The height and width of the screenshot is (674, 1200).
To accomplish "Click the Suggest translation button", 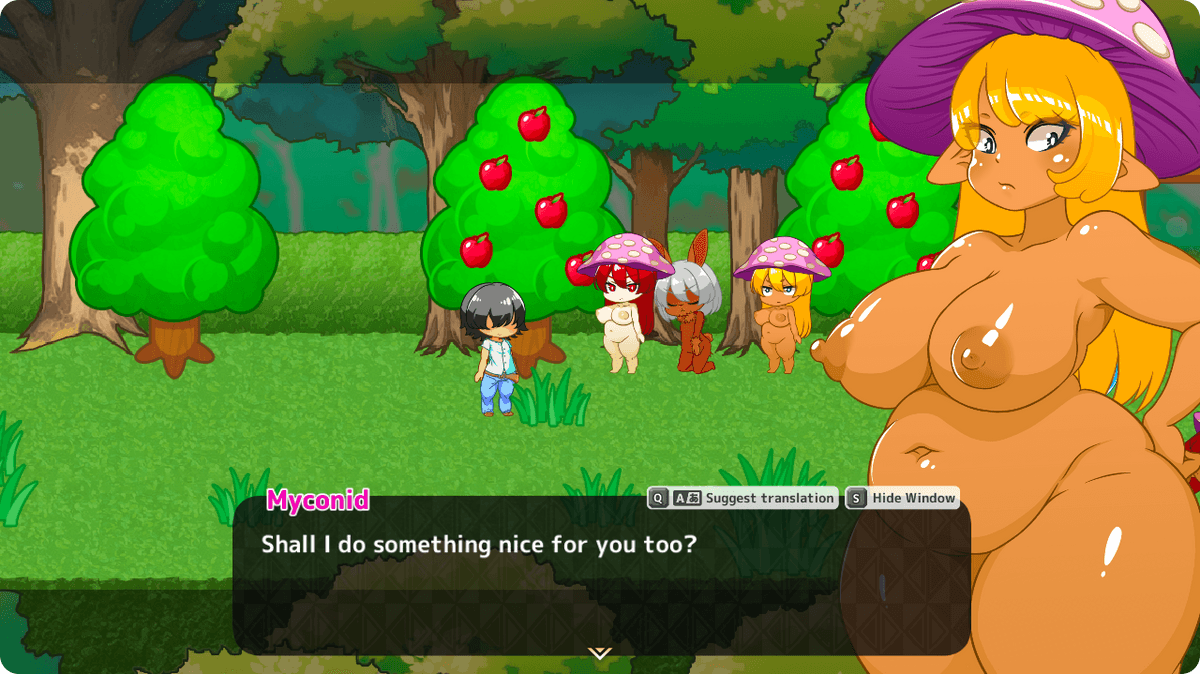I will (743, 498).
